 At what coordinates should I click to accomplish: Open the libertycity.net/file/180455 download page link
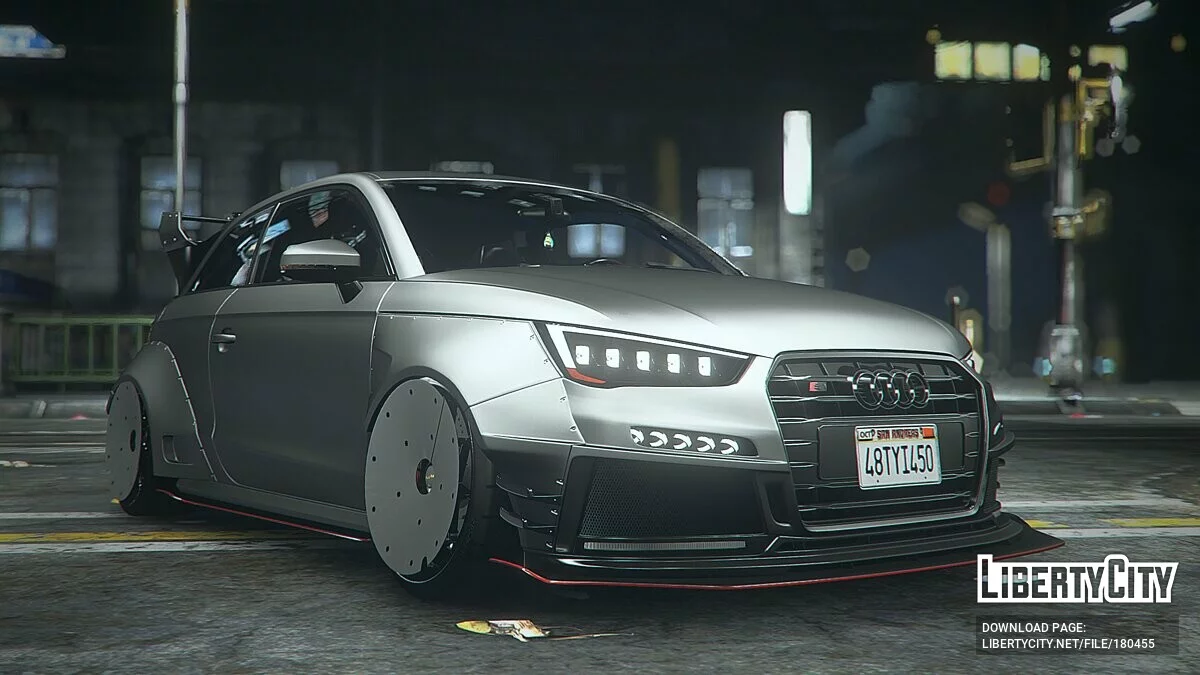(x=1068, y=644)
